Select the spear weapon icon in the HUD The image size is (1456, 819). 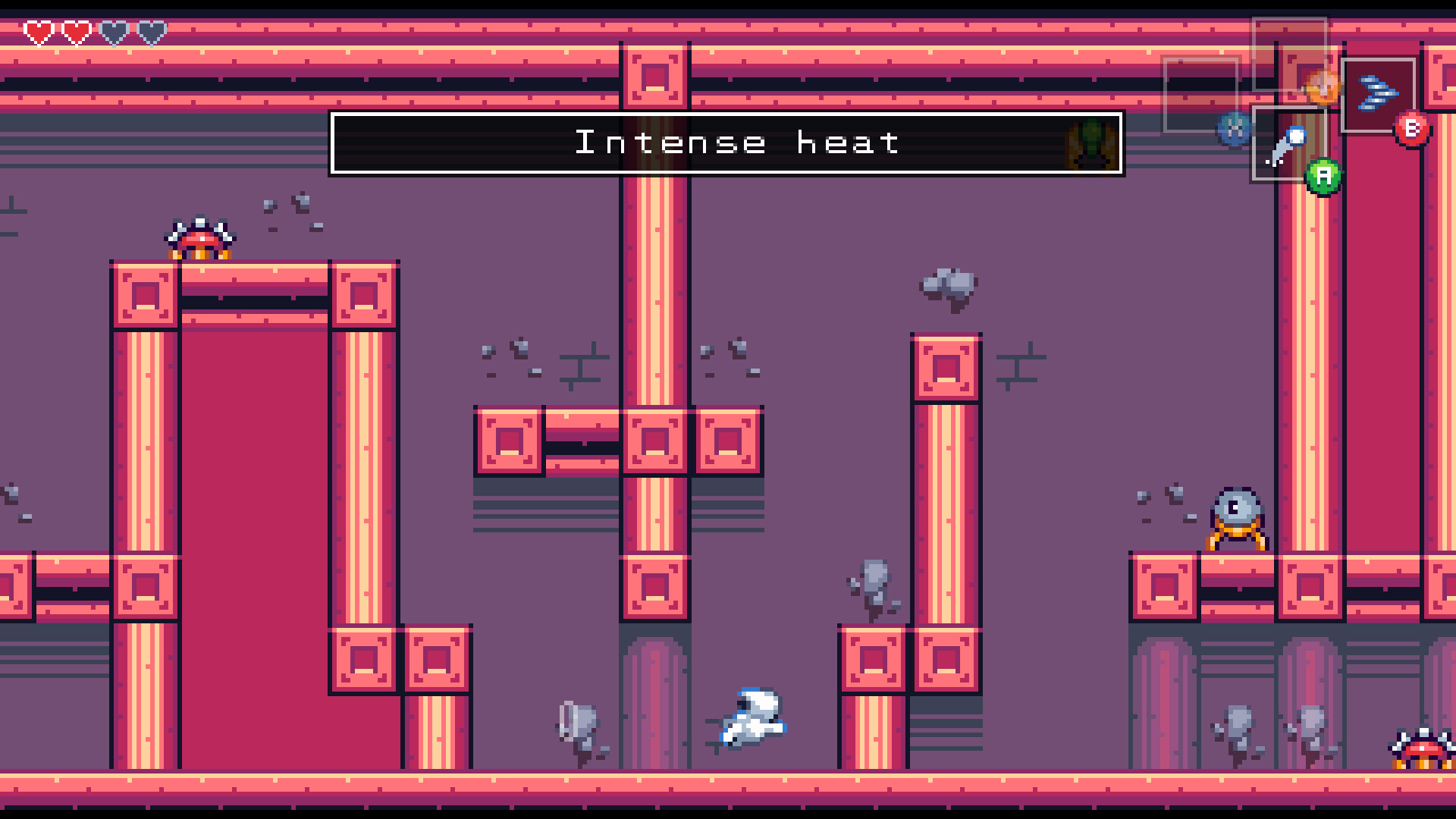point(1291,146)
